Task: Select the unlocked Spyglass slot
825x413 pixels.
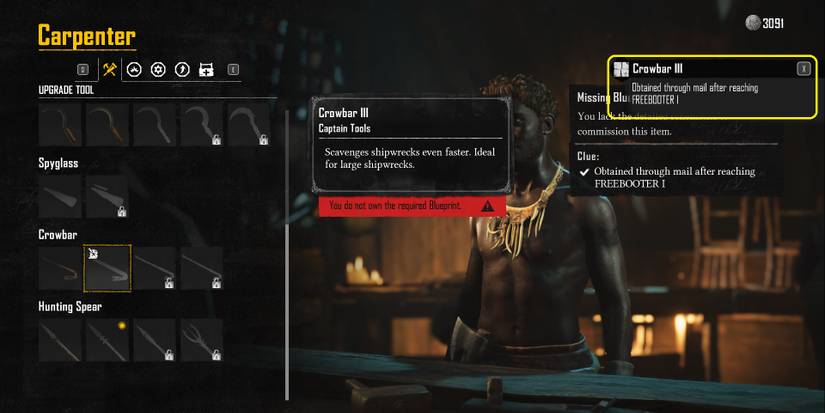Action: [59, 197]
